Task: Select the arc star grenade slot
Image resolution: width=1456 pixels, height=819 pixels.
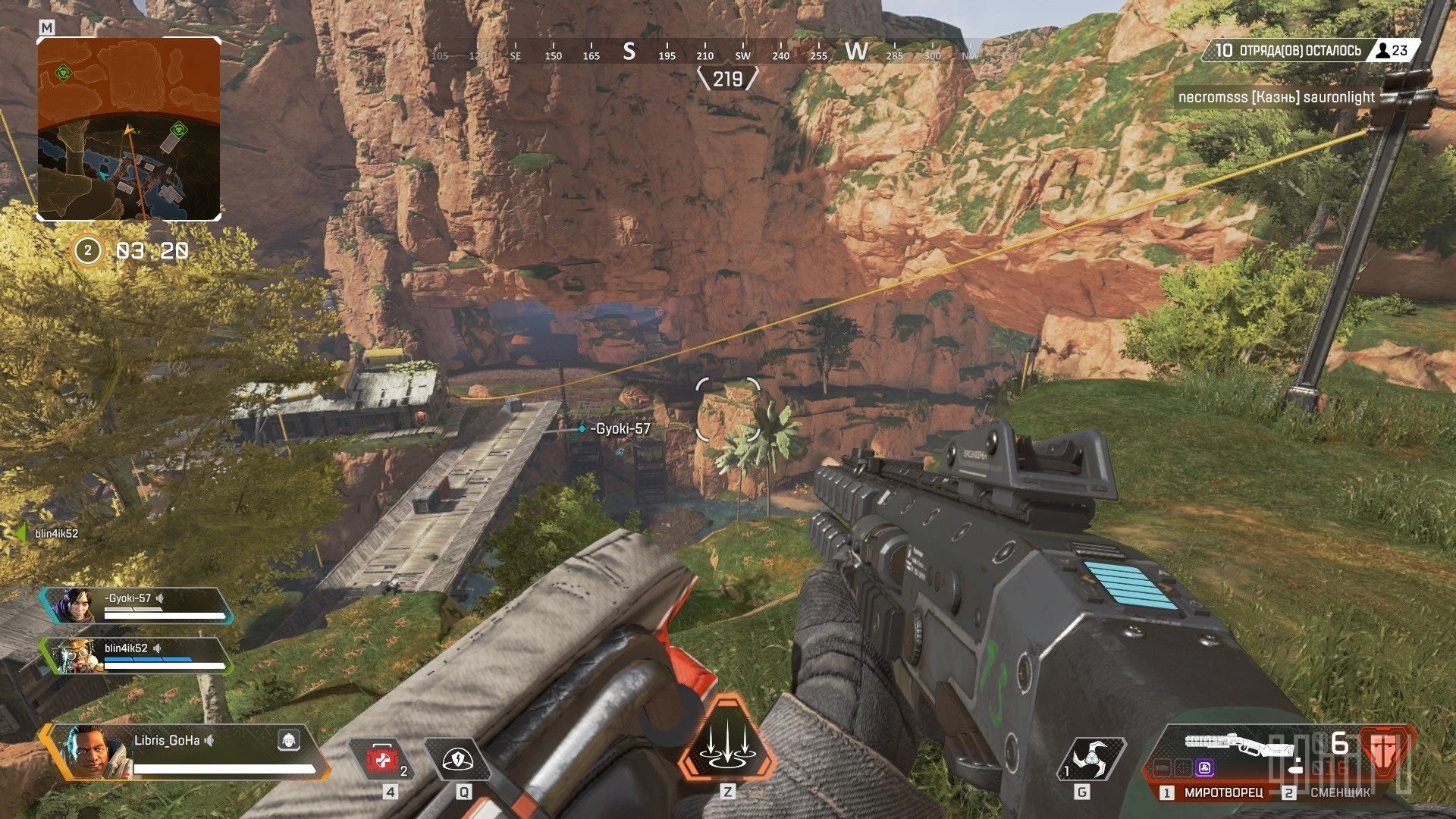Action: (x=1090, y=758)
